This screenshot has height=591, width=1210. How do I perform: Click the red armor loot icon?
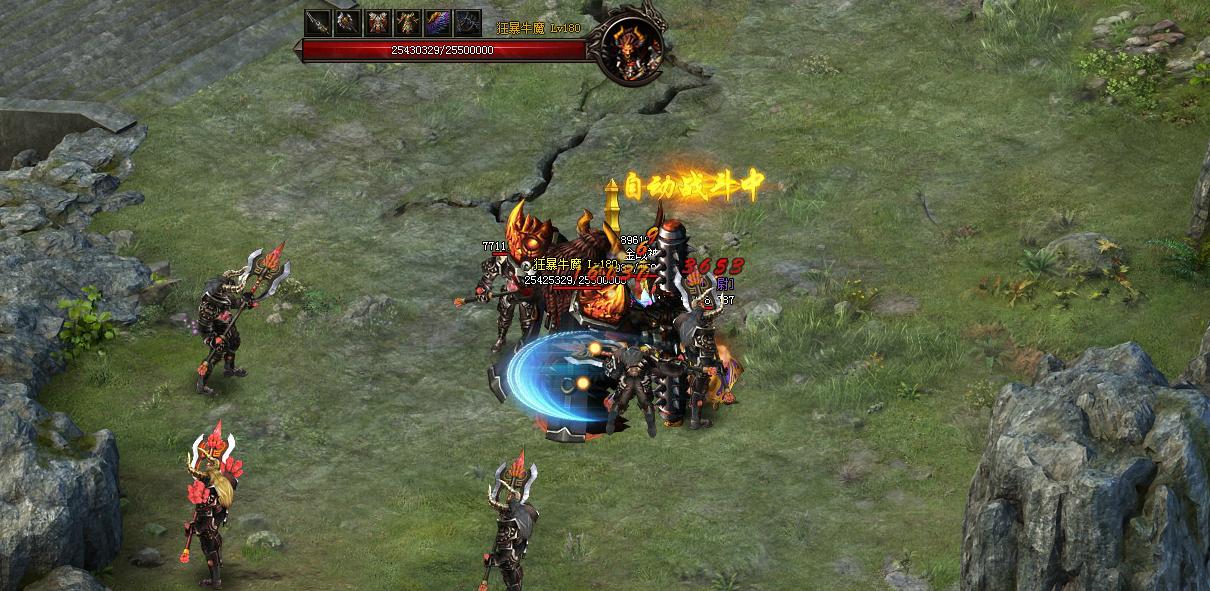[x=378, y=23]
